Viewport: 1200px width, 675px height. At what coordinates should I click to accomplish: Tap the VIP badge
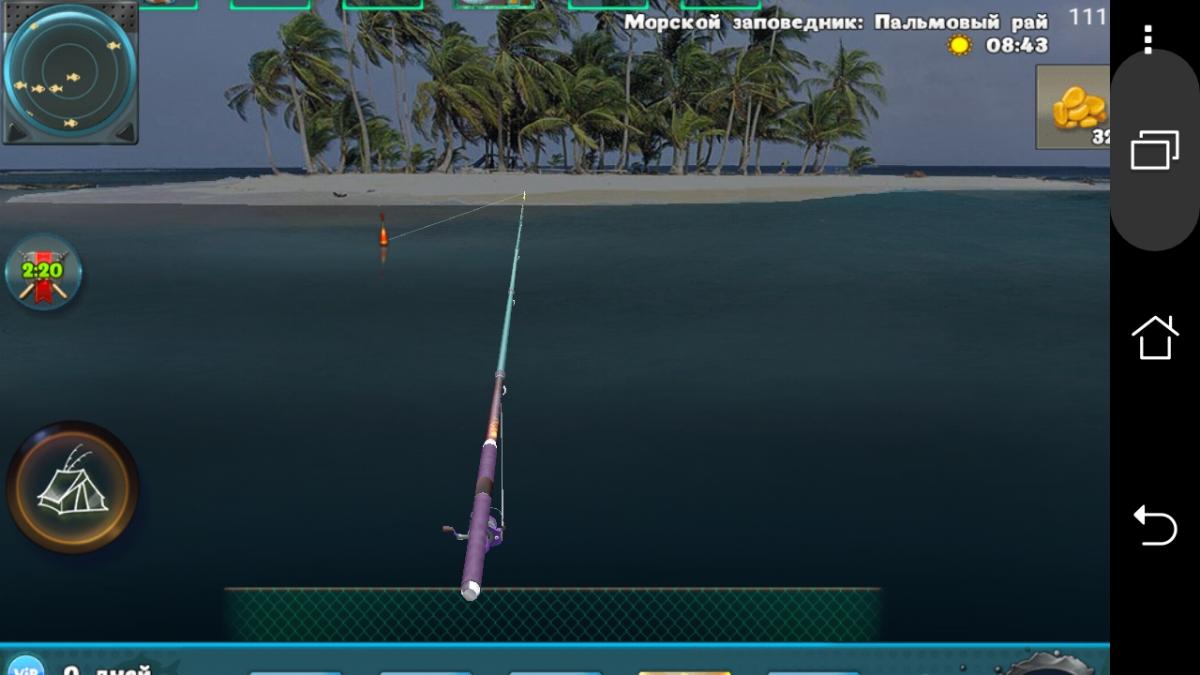24,666
